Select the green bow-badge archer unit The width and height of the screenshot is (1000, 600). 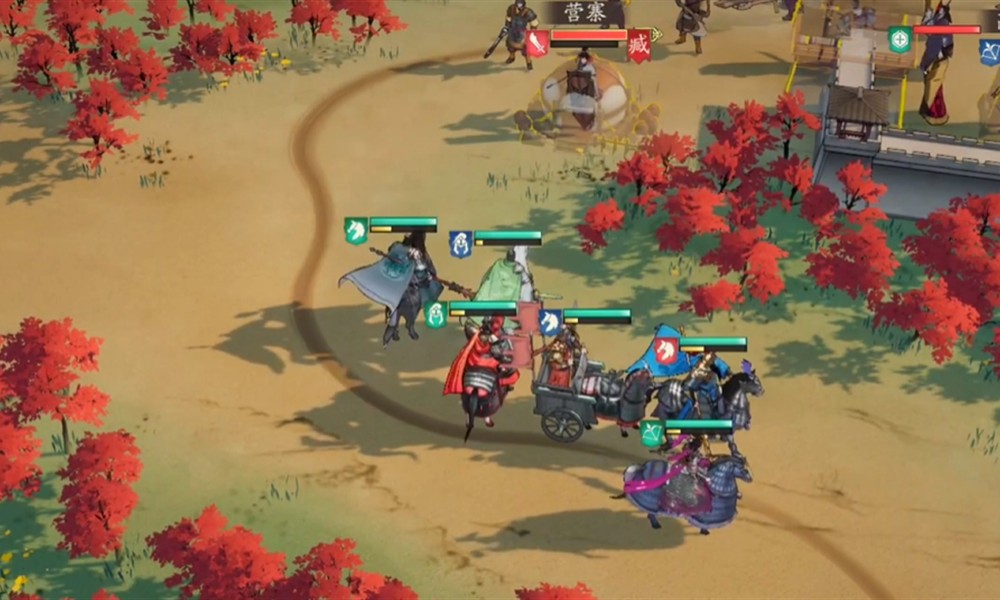[652, 433]
